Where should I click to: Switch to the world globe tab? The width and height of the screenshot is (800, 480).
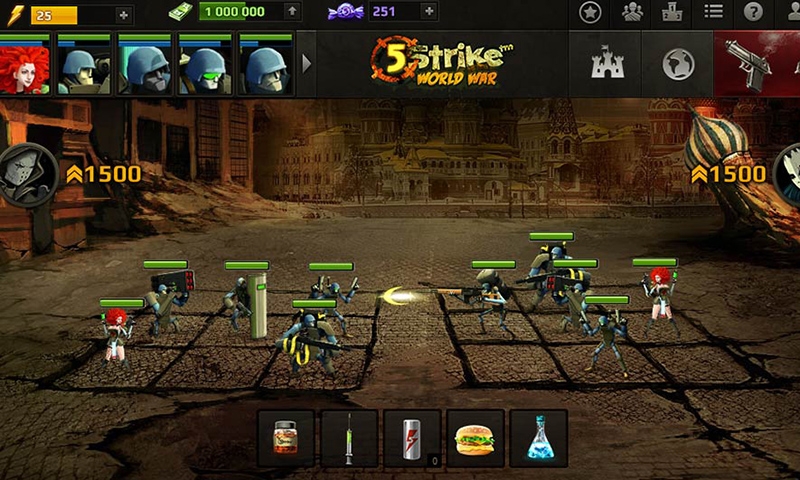(x=678, y=64)
